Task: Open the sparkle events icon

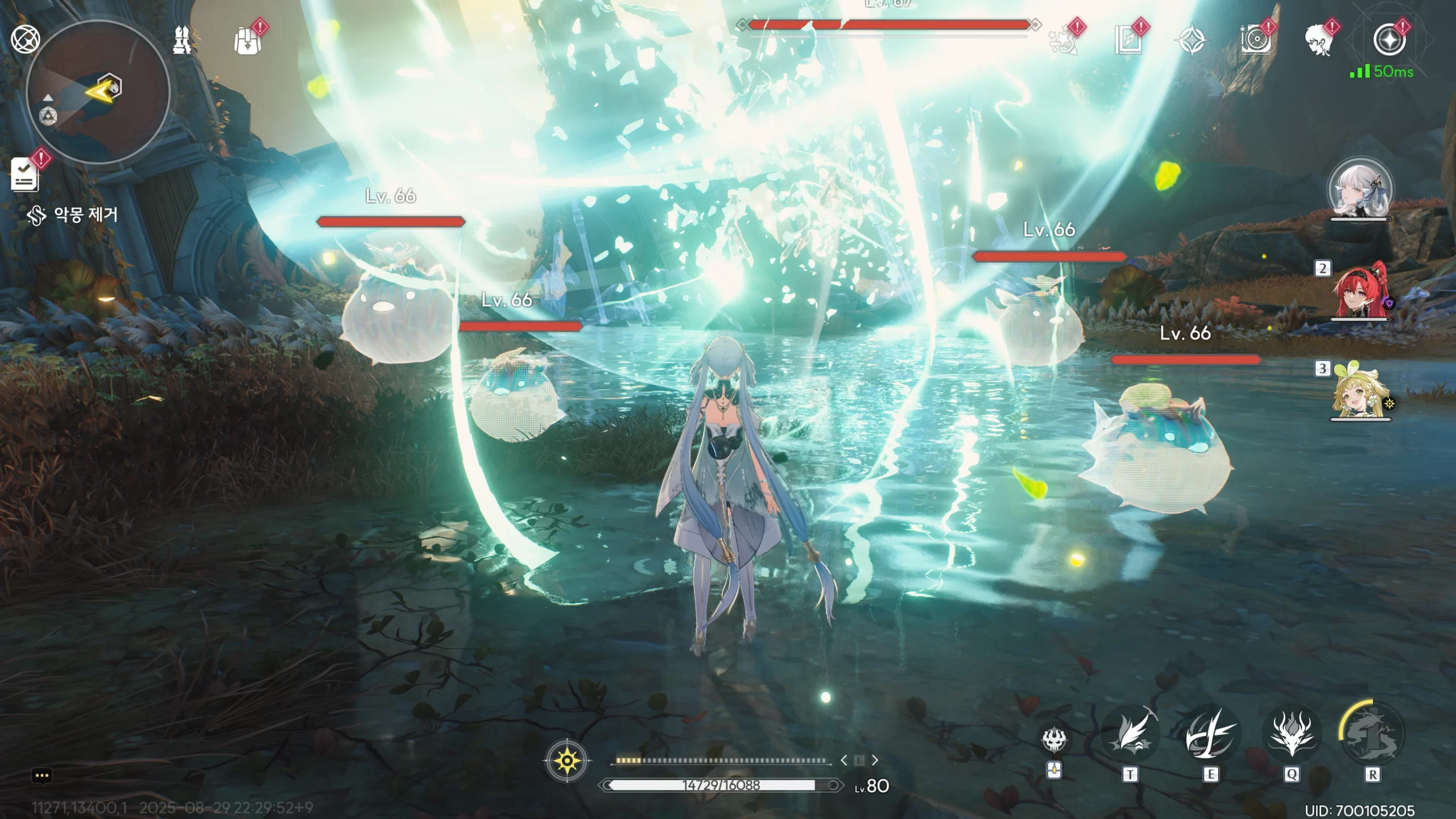Action: (1063, 41)
